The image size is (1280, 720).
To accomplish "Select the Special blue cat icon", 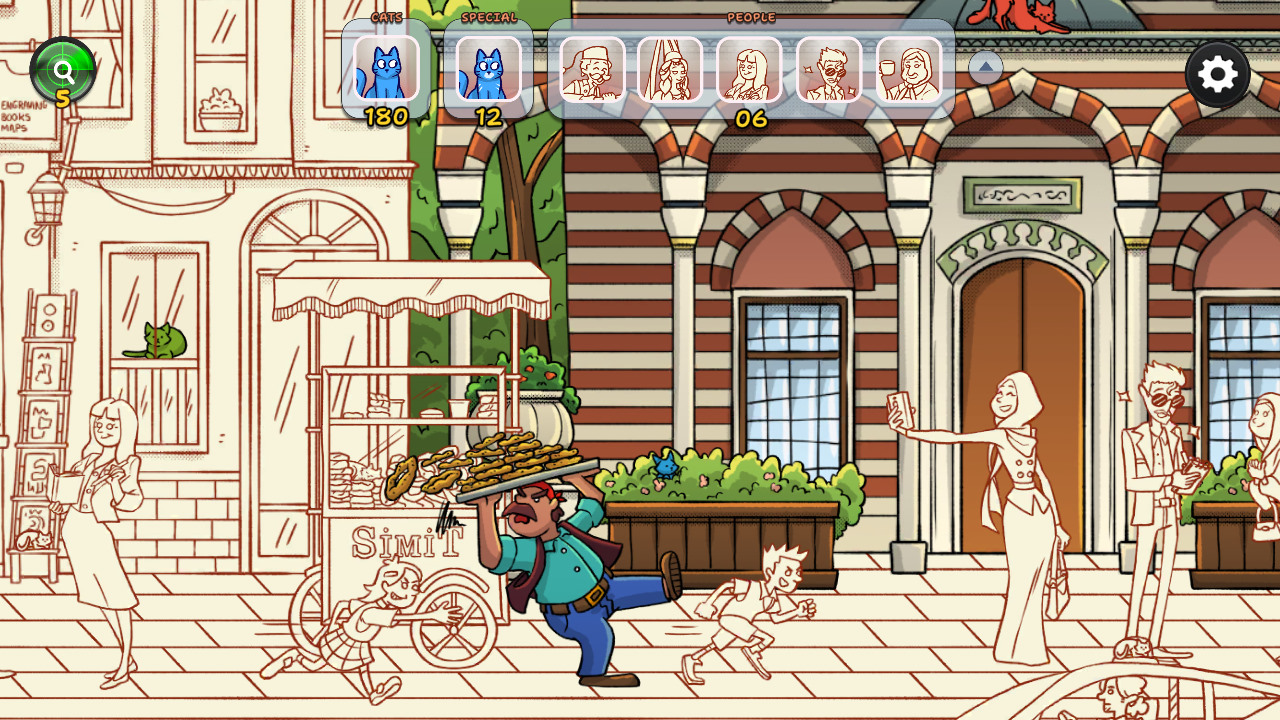I will pyautogui.click(x=488, y=69).
